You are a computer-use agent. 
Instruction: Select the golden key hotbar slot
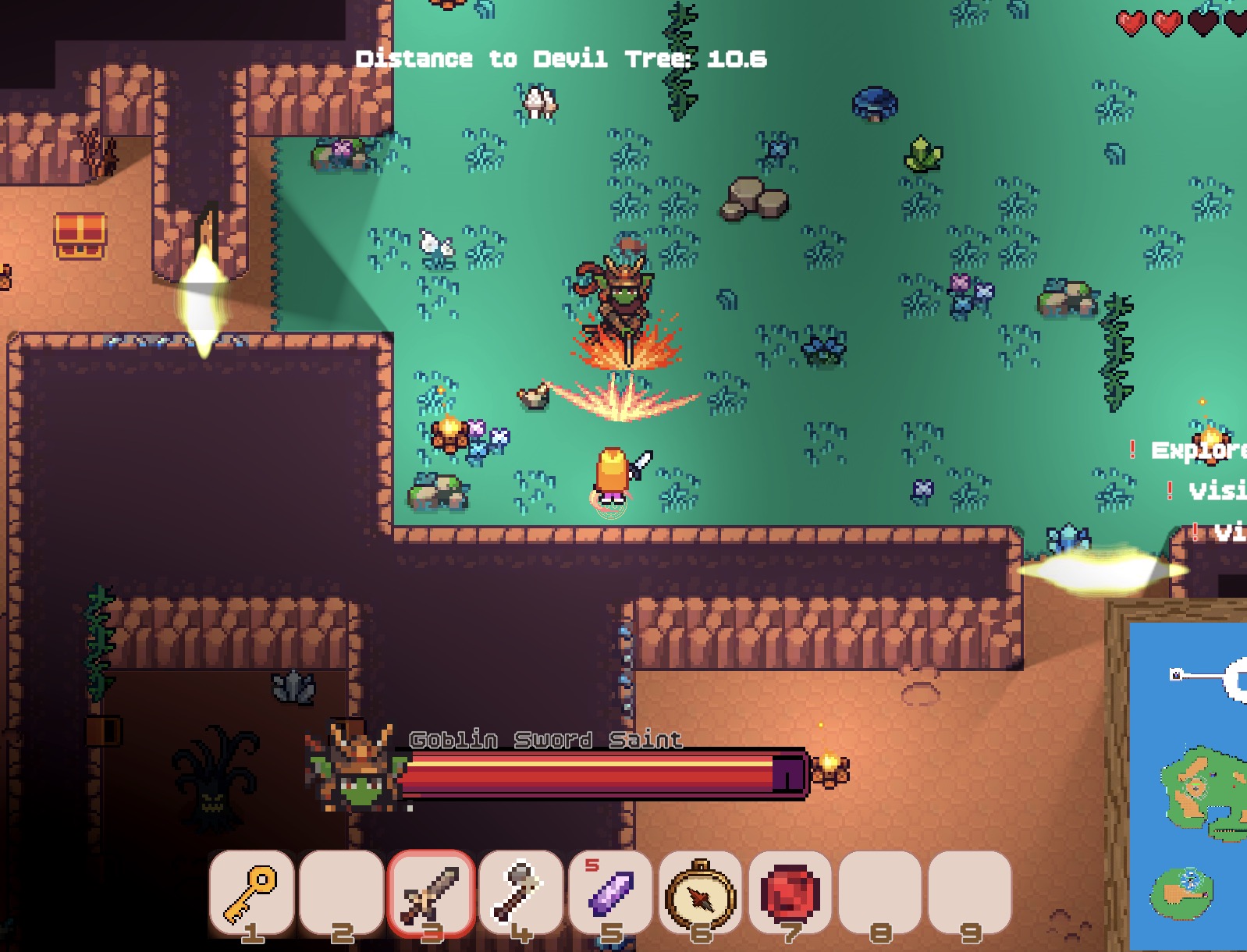(251, 893)
